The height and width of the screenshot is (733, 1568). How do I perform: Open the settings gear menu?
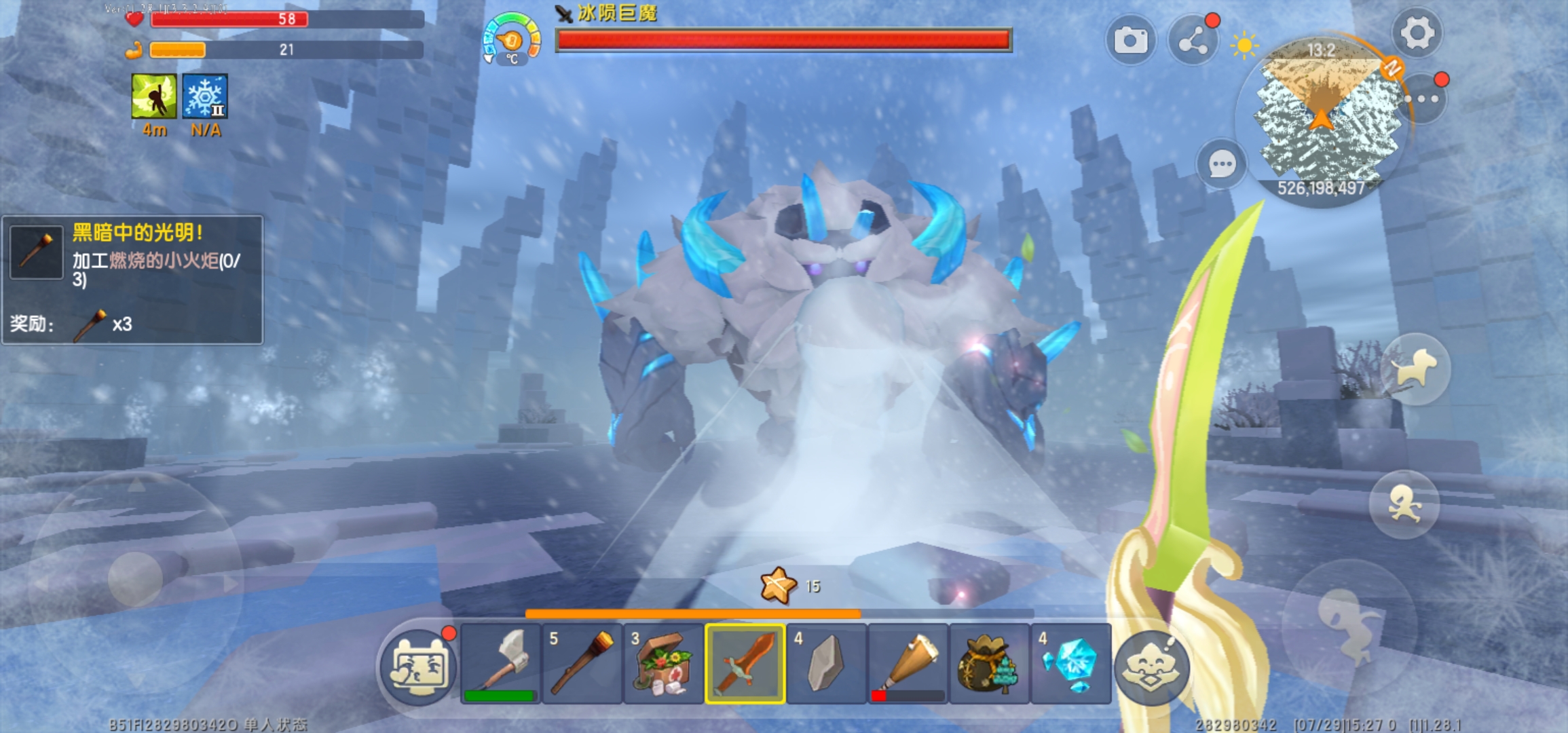1417,33
